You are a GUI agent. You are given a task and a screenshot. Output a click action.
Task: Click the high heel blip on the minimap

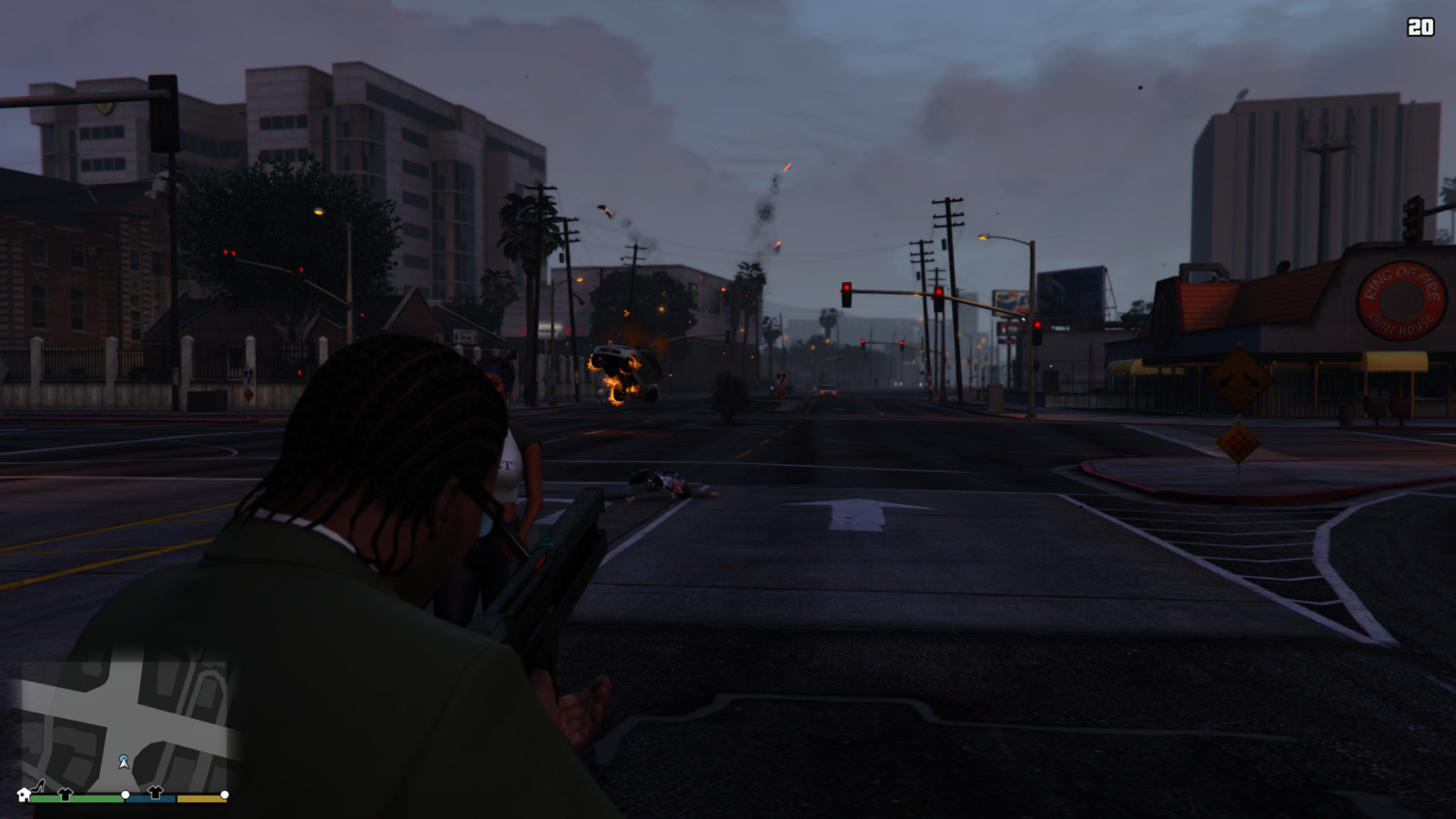click(x=39, y=786)
